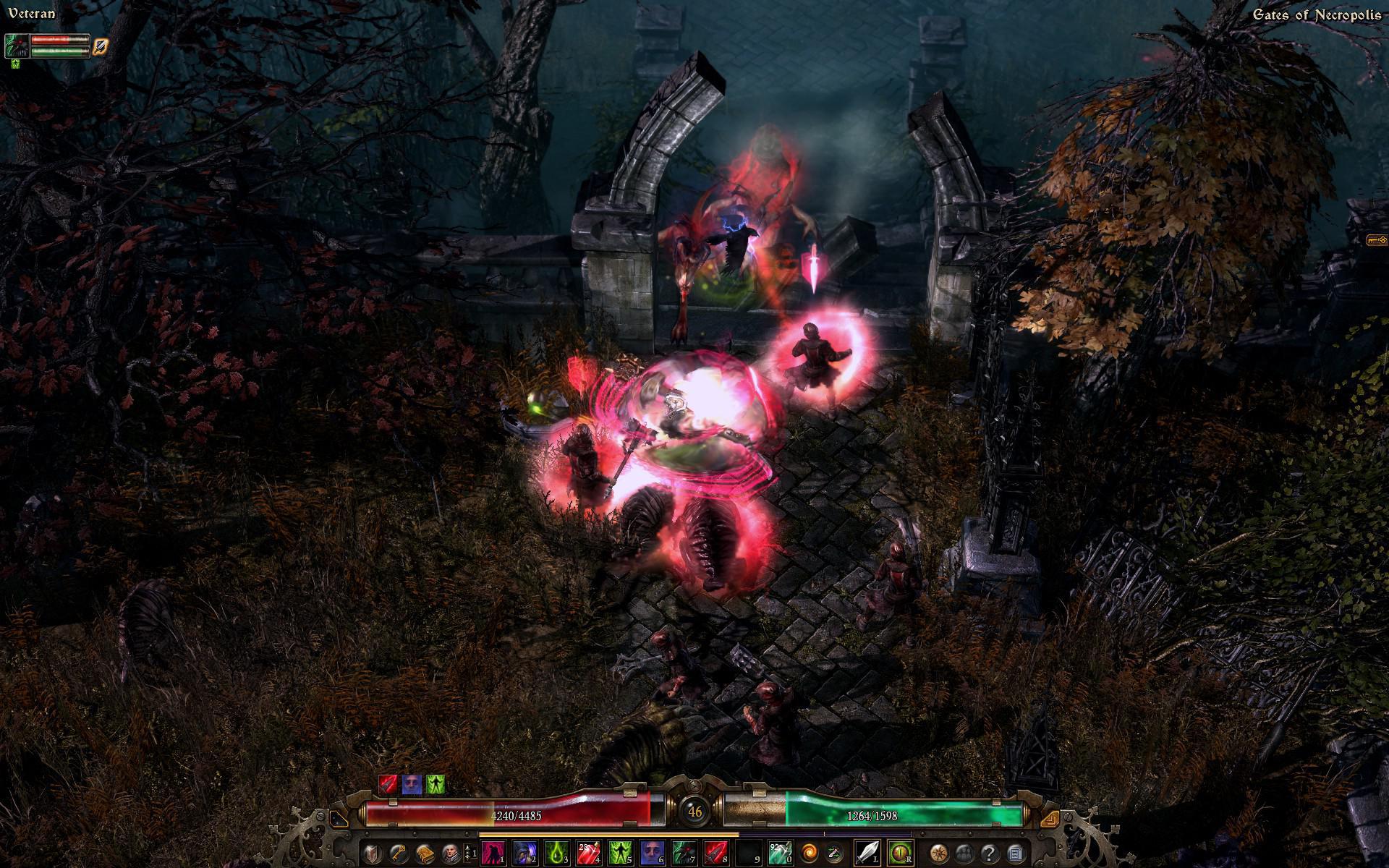Open the factions window portrait icon
This screenshot has width=1389, height=868.
pos(451,854)
